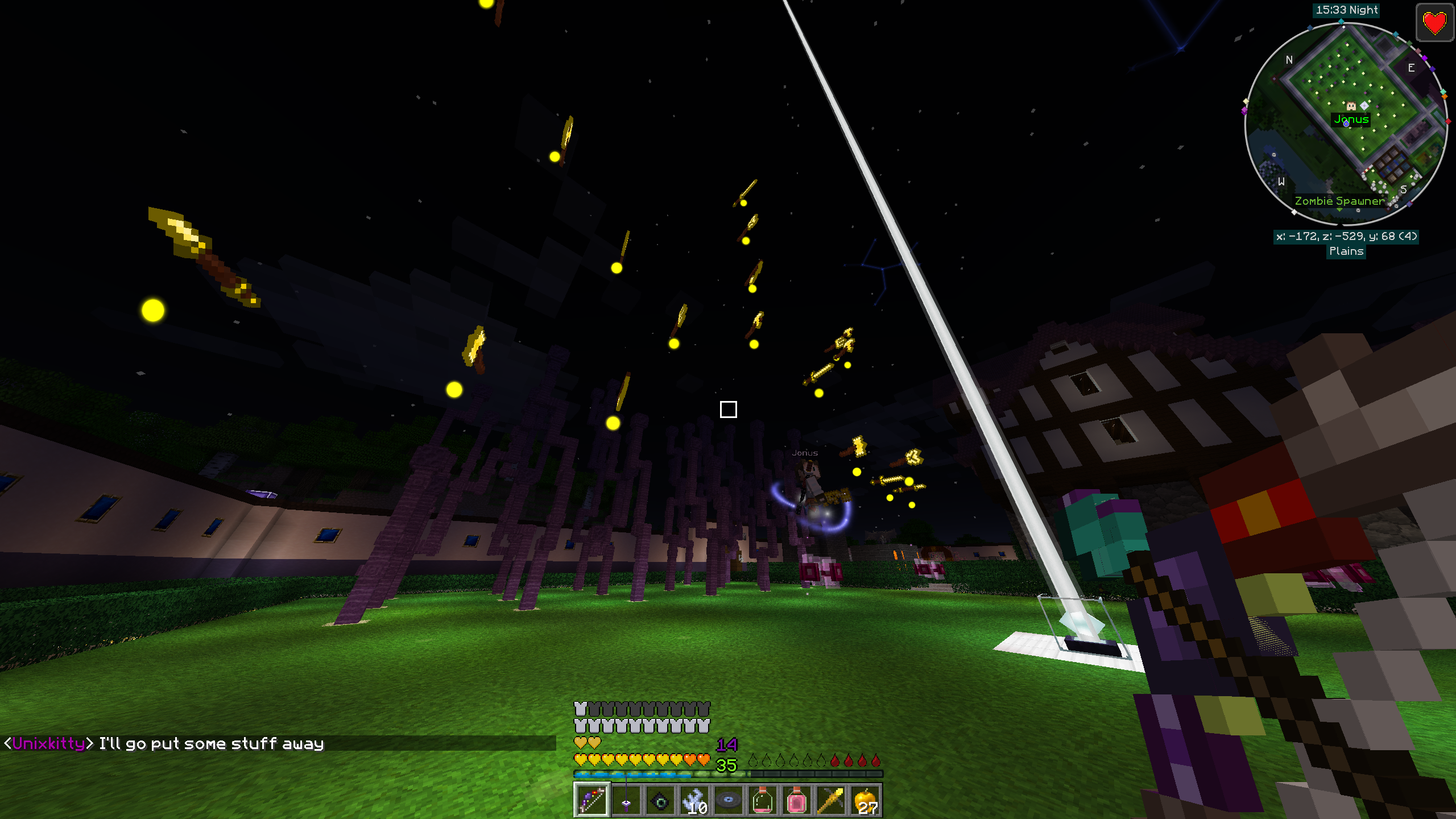Click the red heart status icon

(1434, 23)
